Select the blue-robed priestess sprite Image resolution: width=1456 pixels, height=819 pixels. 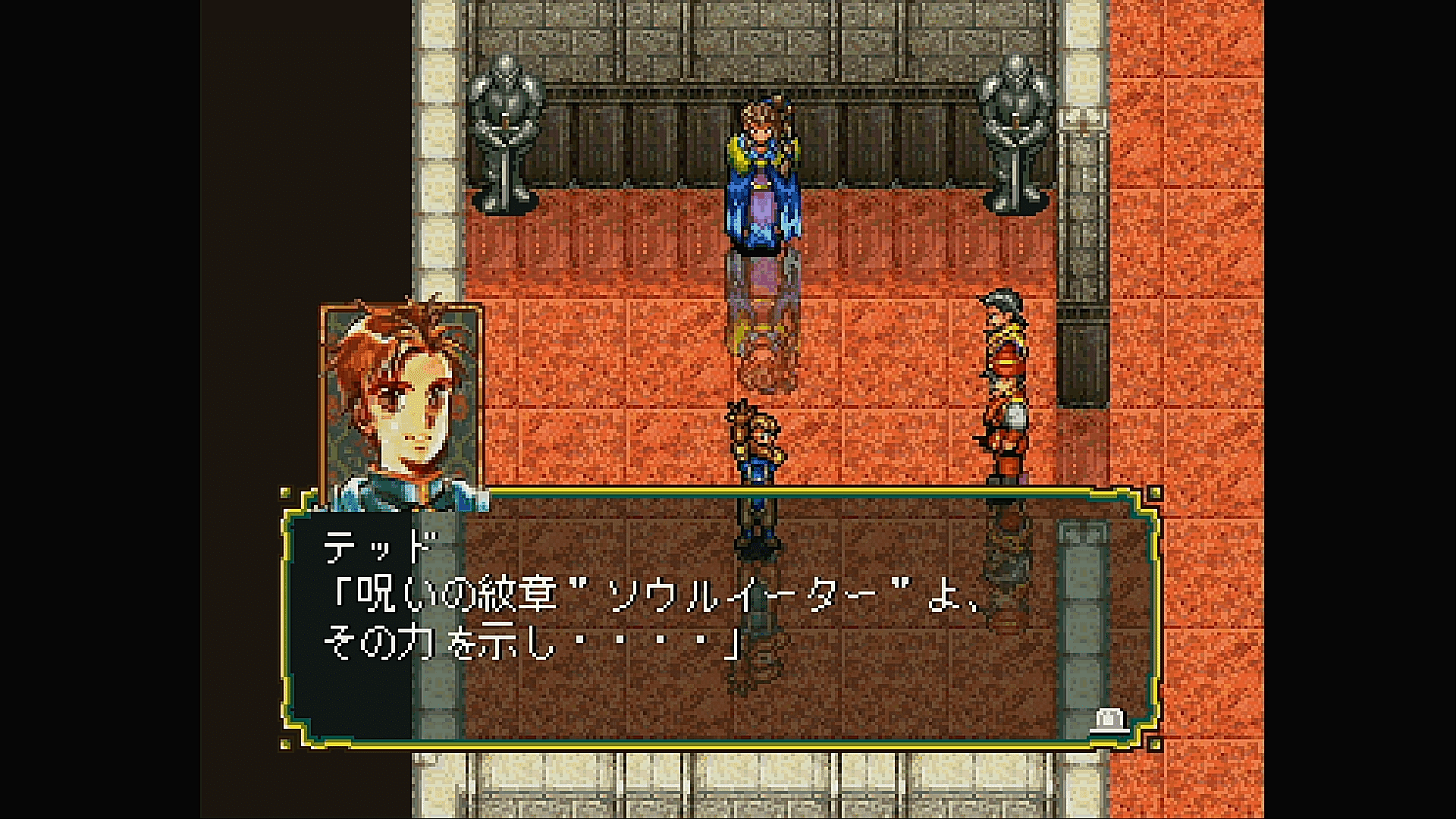766,174
